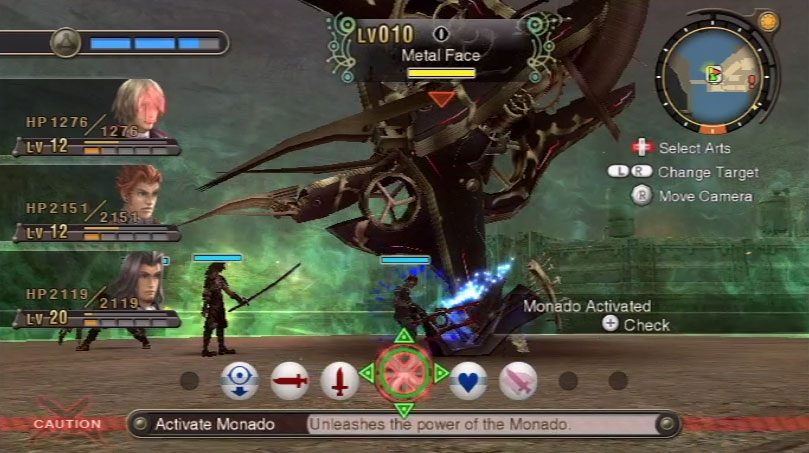Choose the red vertical sword art
This screenshot has height=453, width=809.
point(340,381)
